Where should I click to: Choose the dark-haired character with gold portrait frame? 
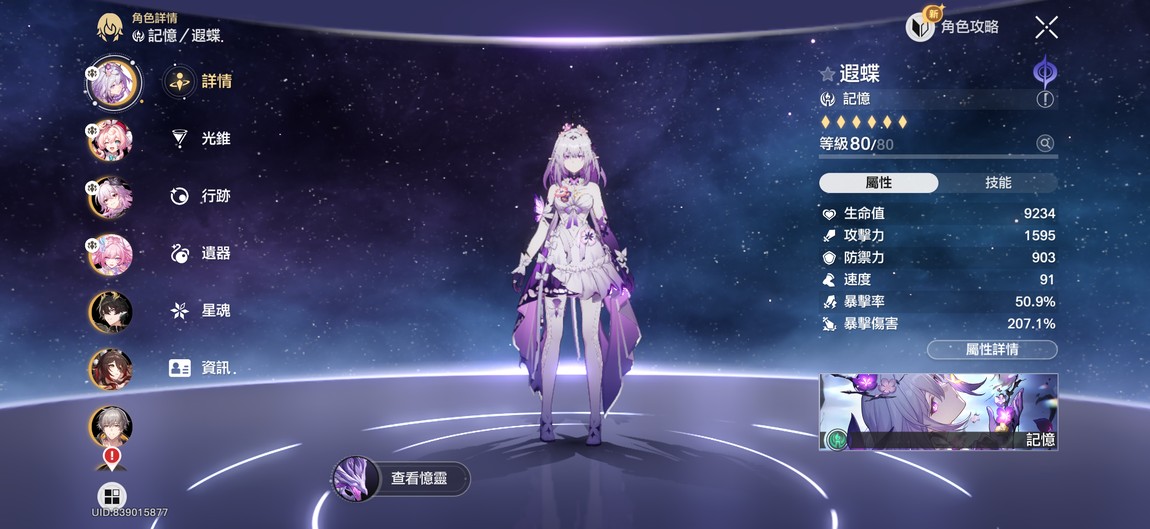(x=111, y=312)
